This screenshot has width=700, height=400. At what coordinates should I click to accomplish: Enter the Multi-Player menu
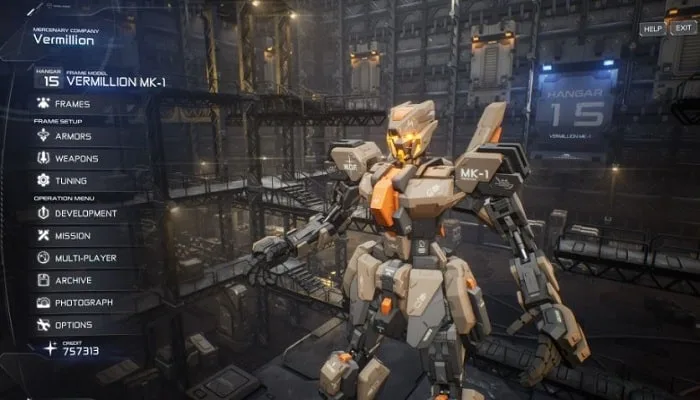coord(85,258)
